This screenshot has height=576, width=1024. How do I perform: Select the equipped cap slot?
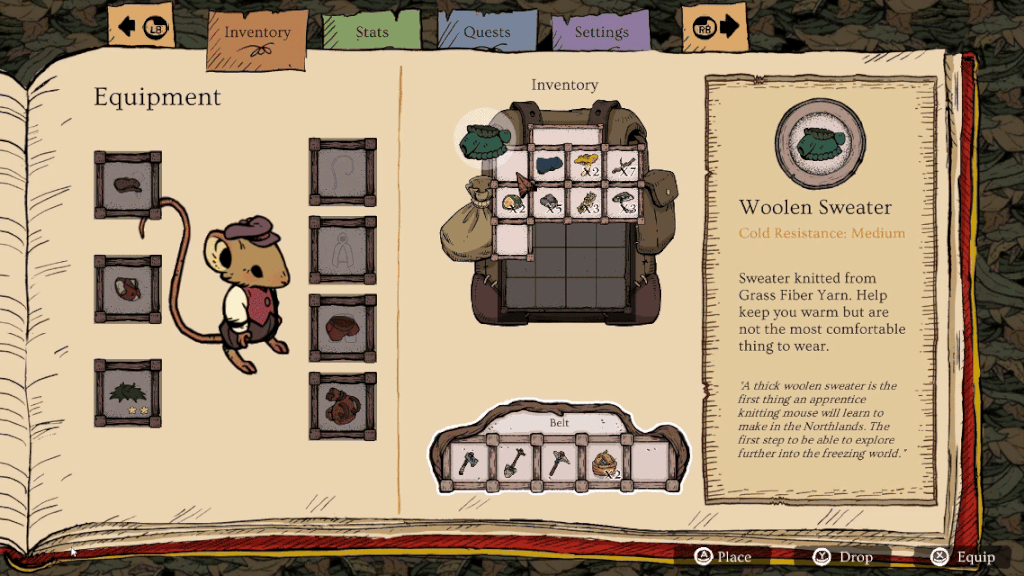tap(128, 185)
